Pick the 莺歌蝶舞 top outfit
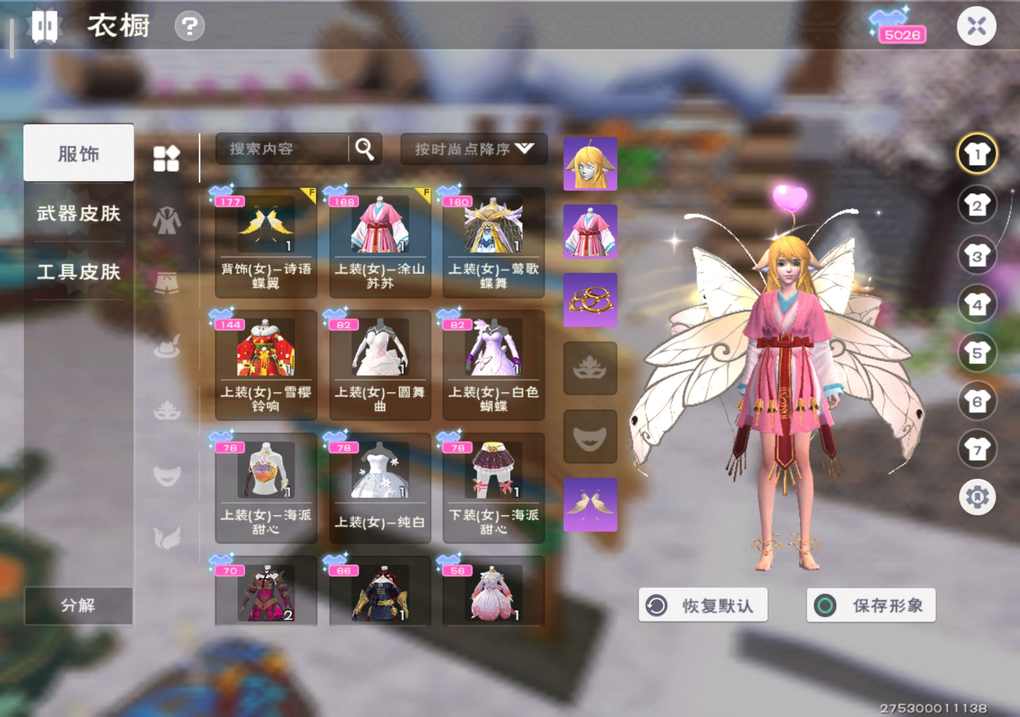Screen dimensions: 1020x717 coord(494,242)
